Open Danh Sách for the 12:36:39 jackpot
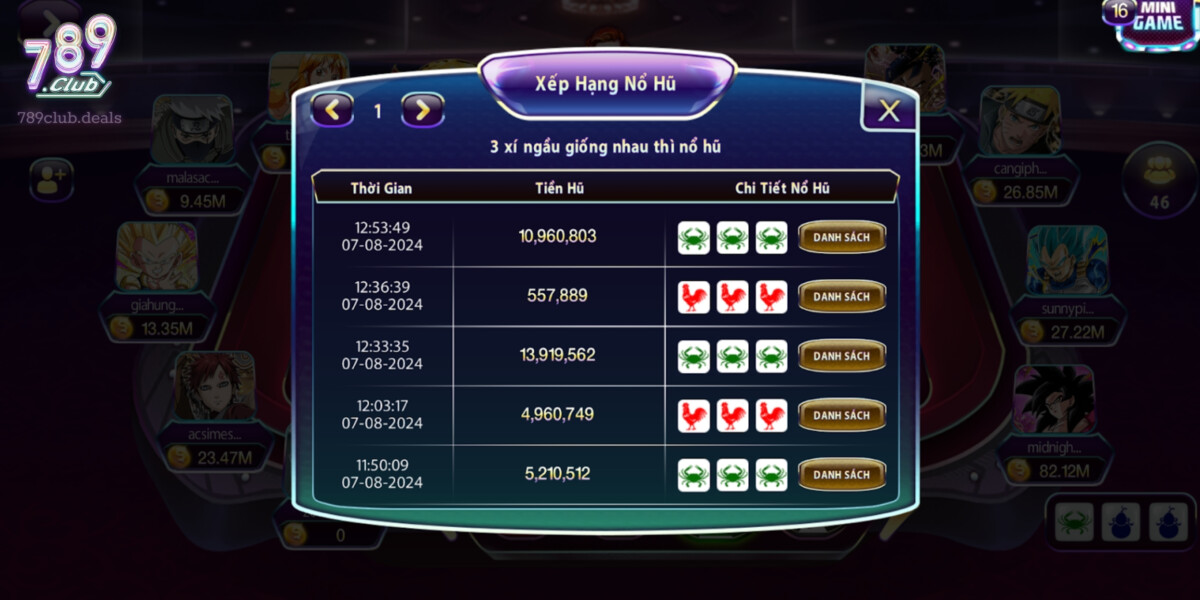This screenshot has width=1200, height=600. 841,297
